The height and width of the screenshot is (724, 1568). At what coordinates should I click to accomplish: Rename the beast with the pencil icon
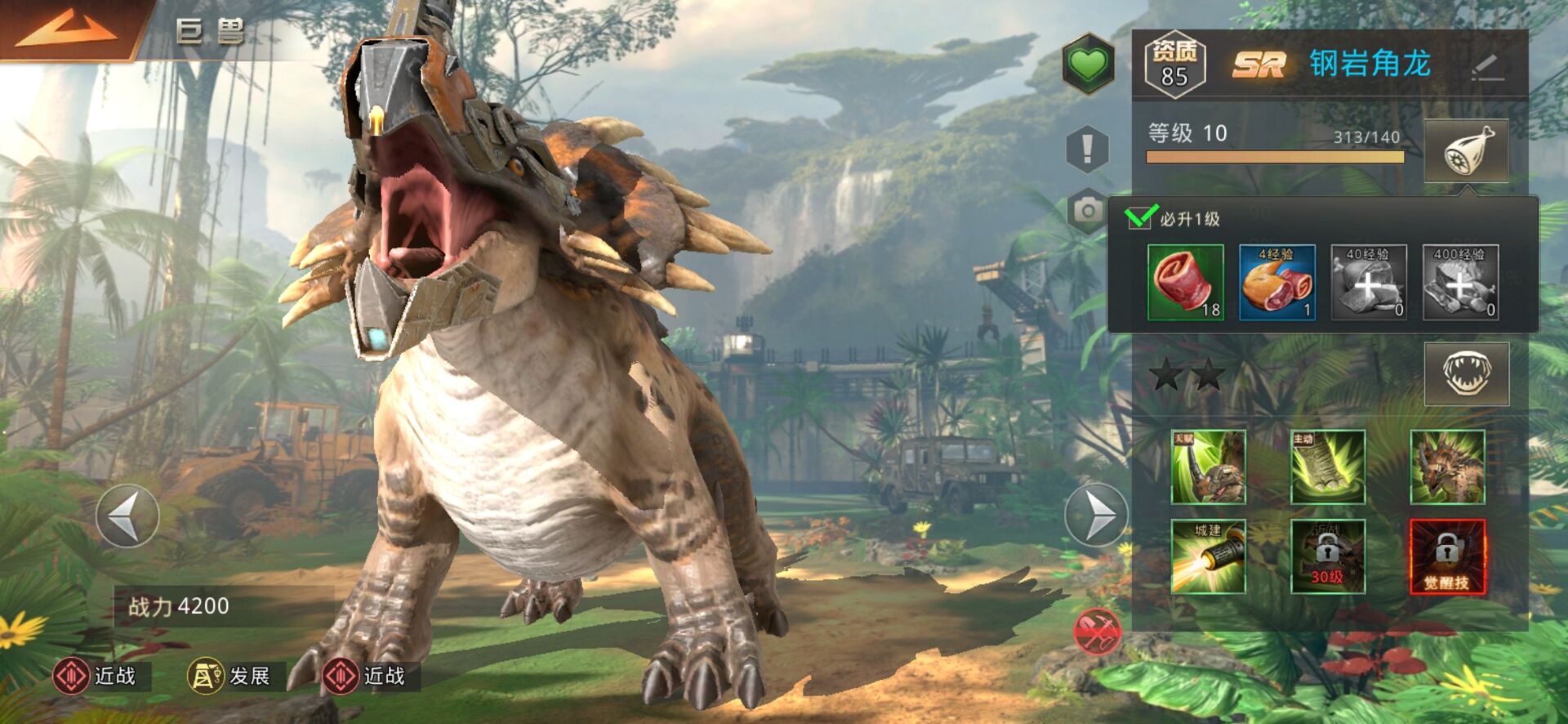pos(1488,67)
